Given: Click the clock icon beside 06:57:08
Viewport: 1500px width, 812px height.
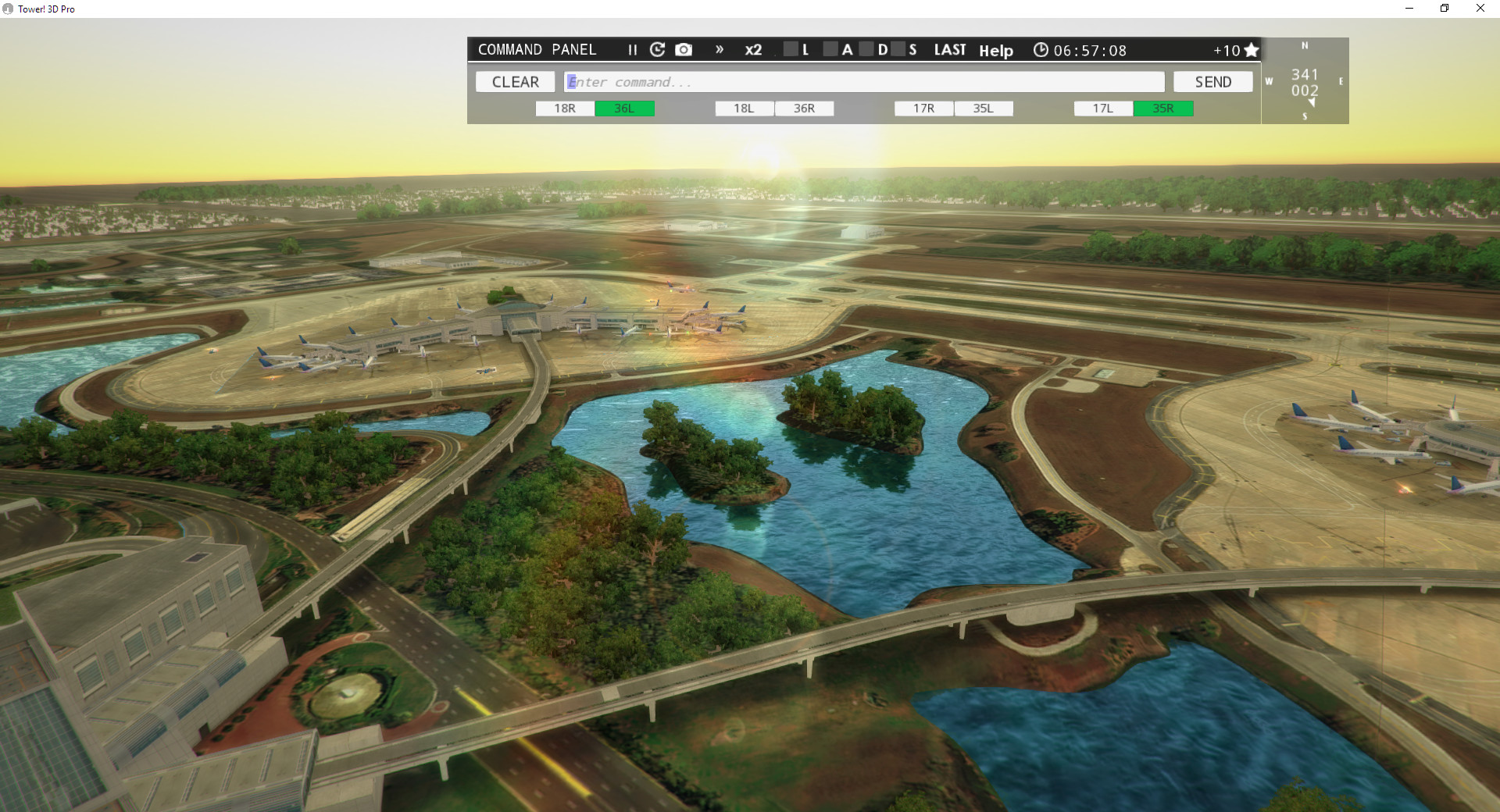Looking at the screenshot, I should (x=1041, y=49).
